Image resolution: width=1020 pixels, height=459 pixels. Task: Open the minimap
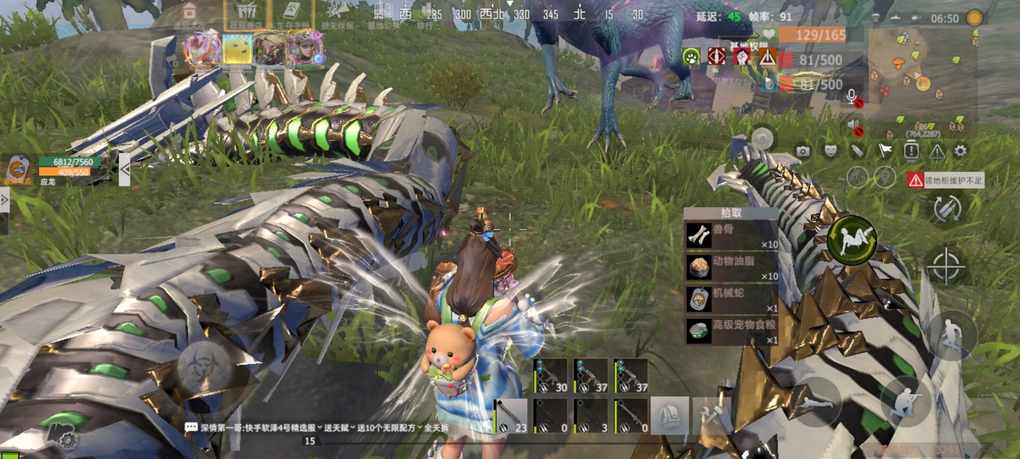coord(919,73)
